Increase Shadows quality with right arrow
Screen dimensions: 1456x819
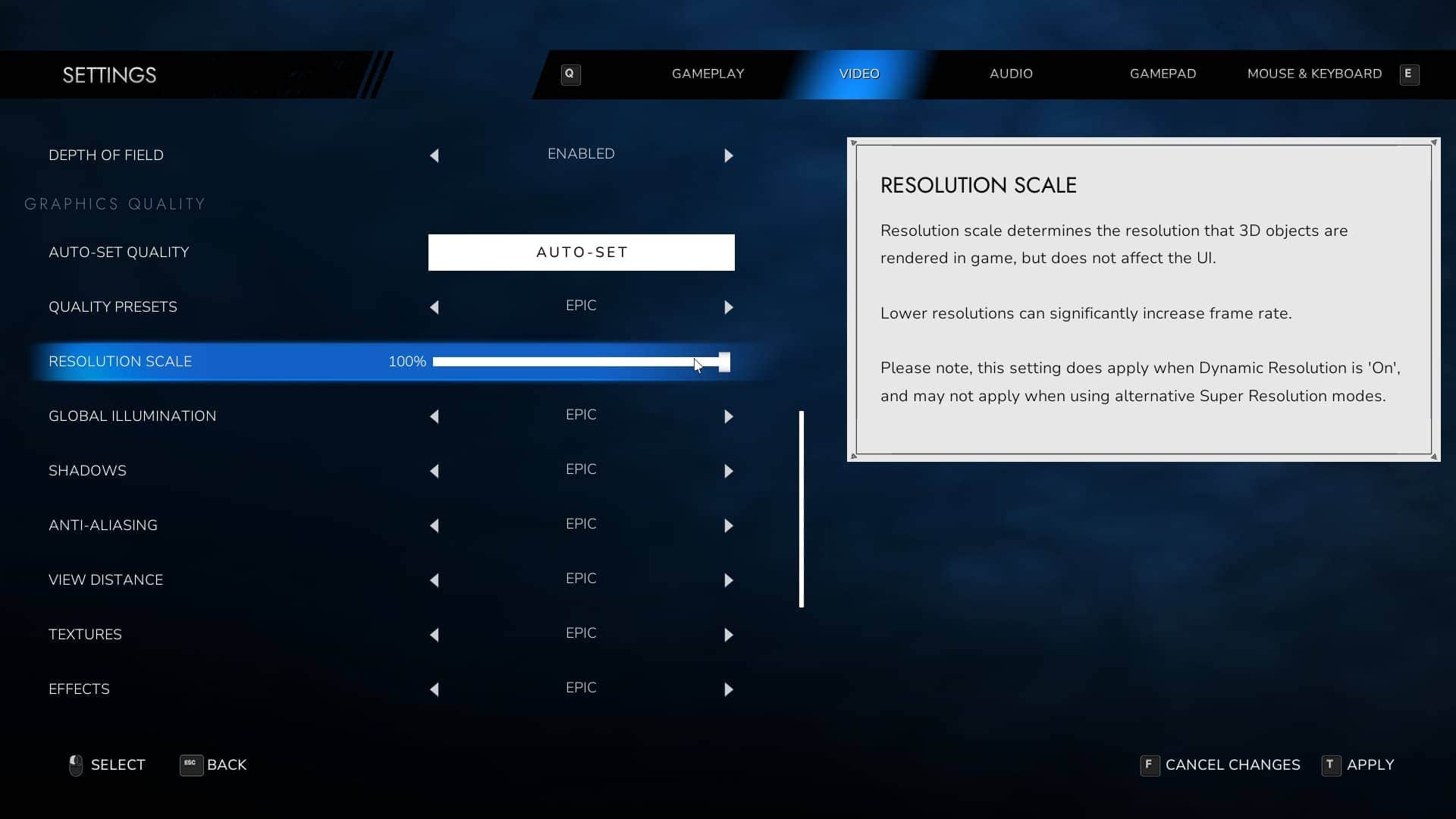click(x=729, y=471)
